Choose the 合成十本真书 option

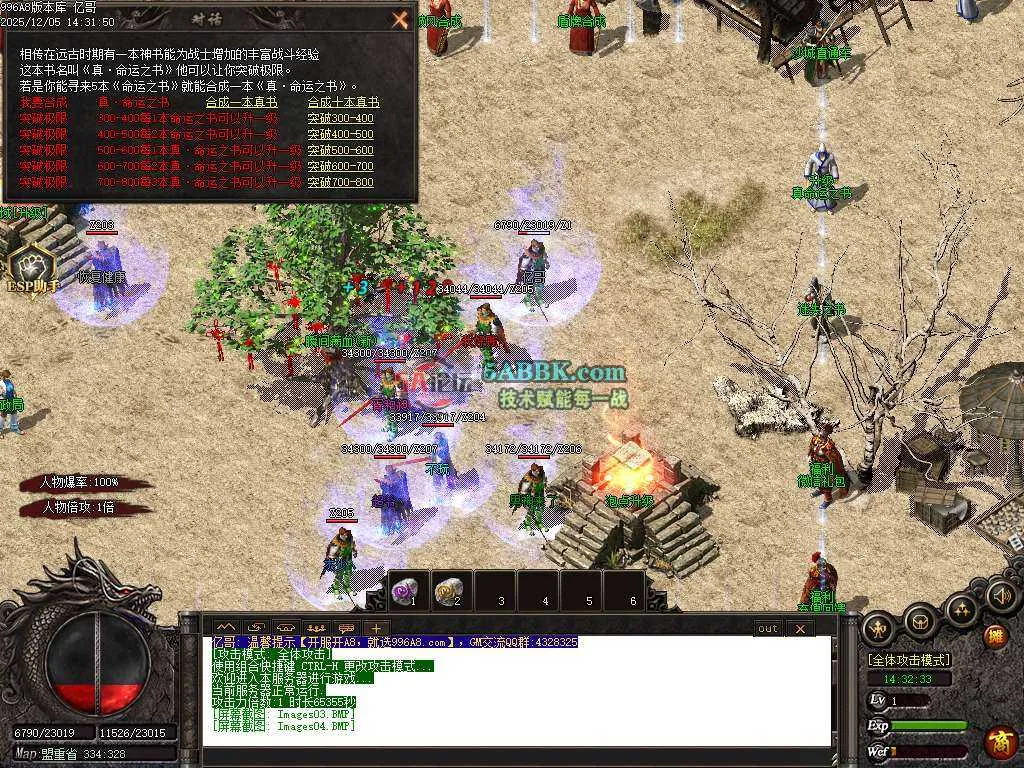point(343,102)
